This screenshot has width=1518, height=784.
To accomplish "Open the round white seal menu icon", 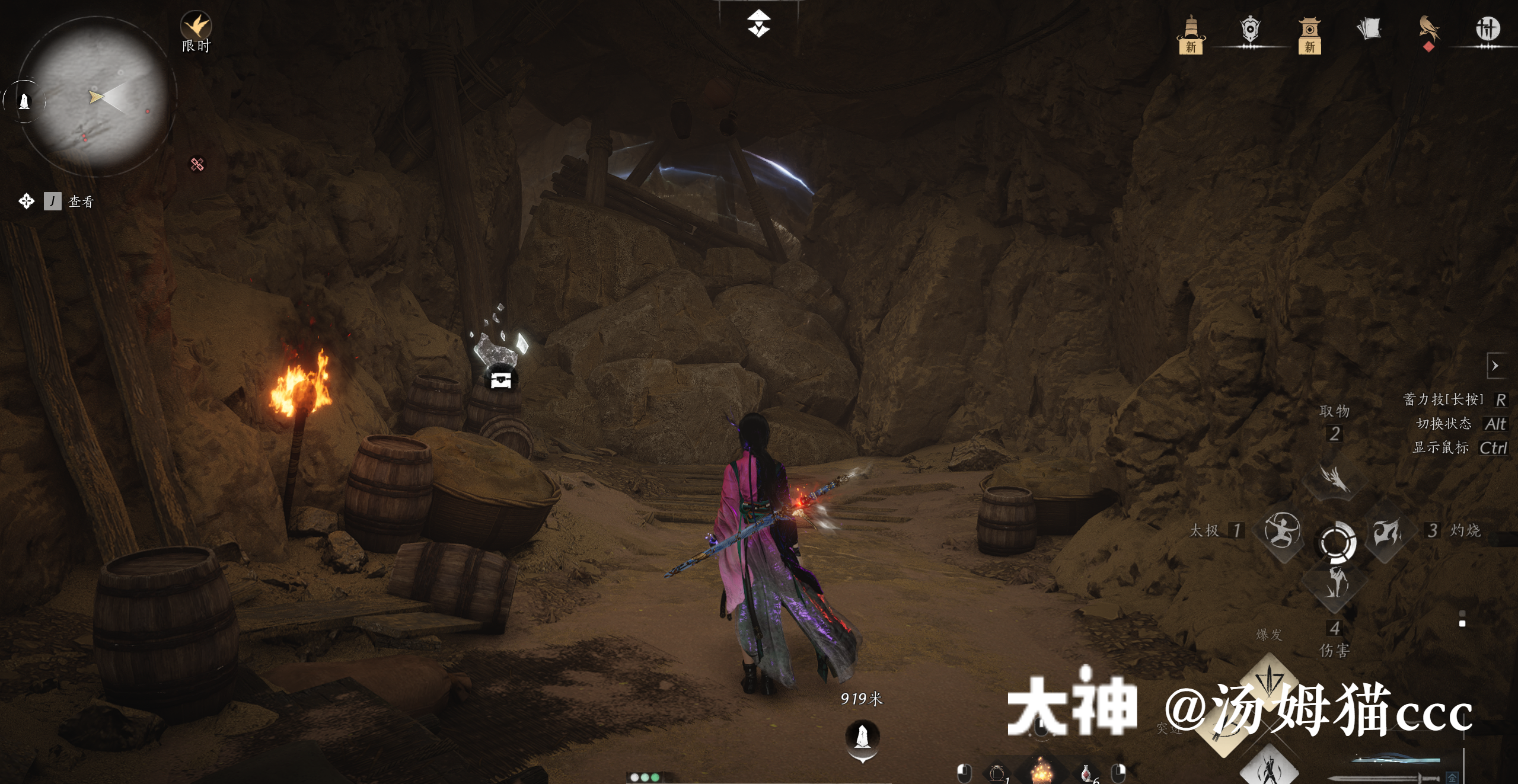I will [1487, 28].
